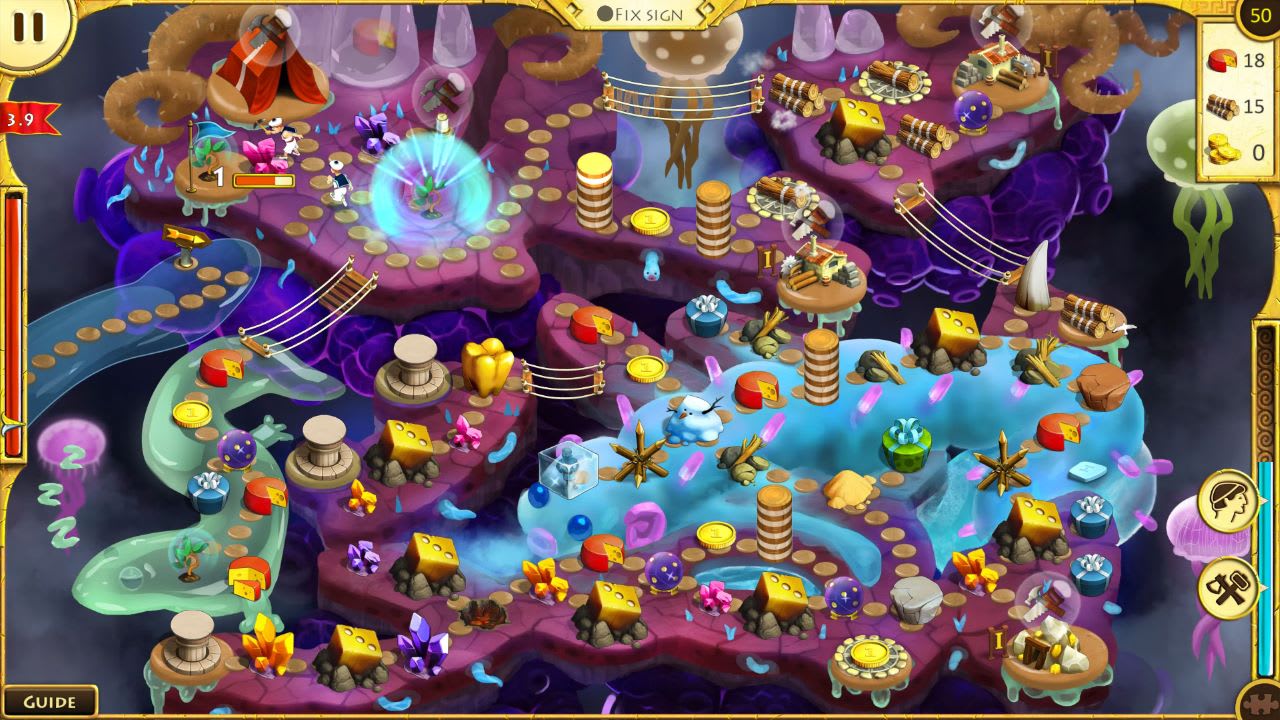Open the Guide
1280x720 pixels.
point(52,701)
